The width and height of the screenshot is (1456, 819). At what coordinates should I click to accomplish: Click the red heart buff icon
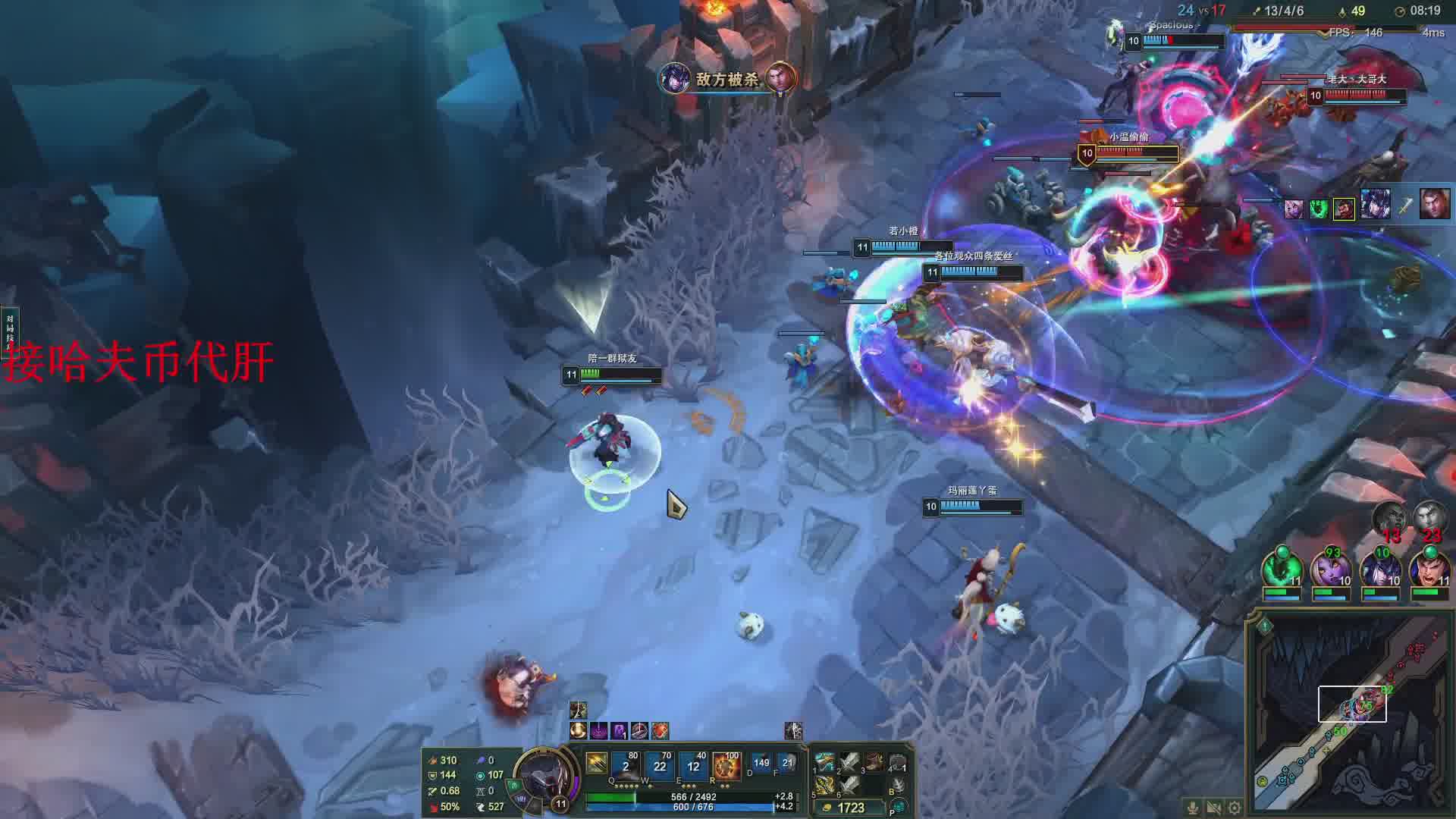point(660,730)
